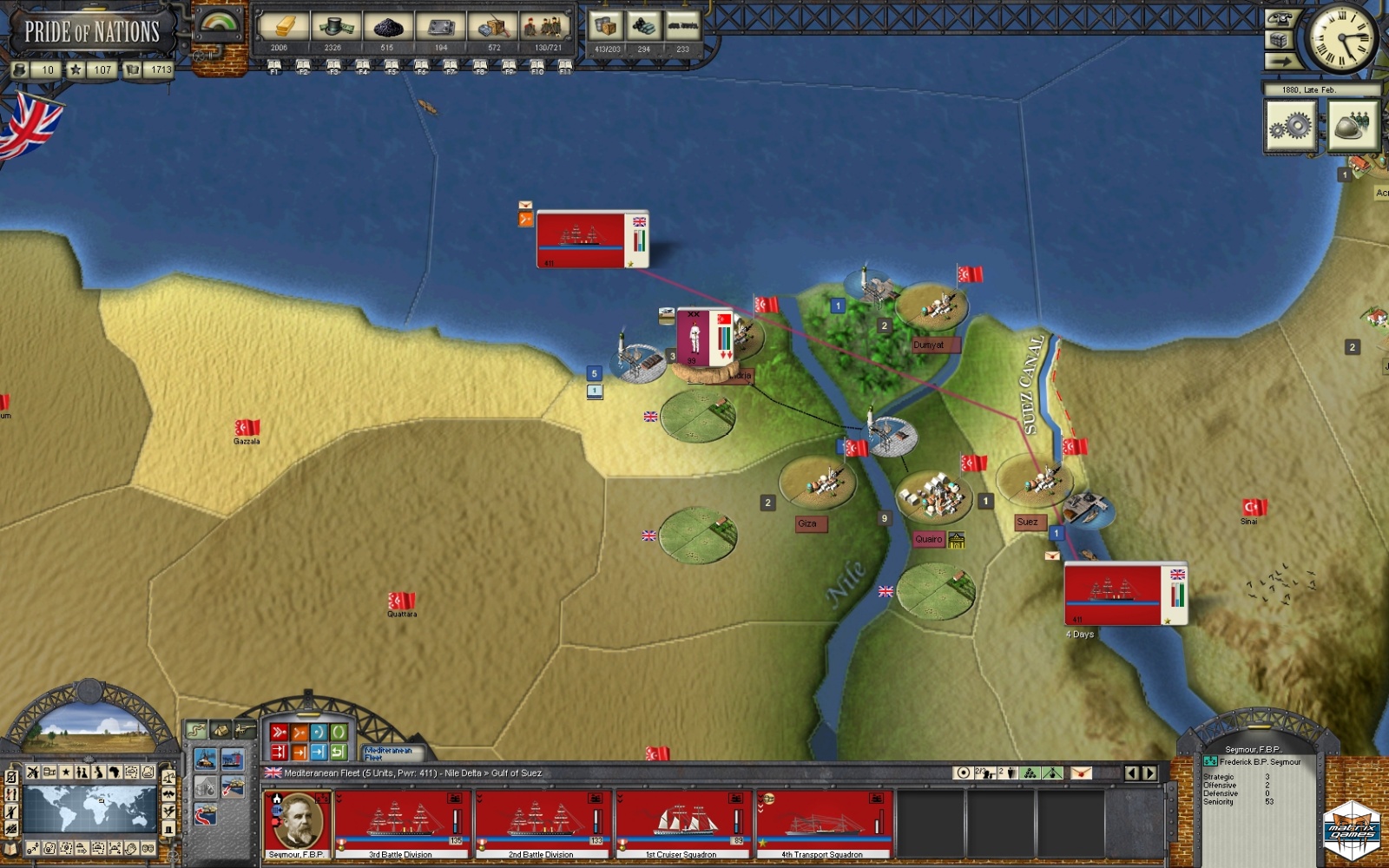Open the gears economy mode button
This screenshot has height=868, width=1389.
point(1290,127)
